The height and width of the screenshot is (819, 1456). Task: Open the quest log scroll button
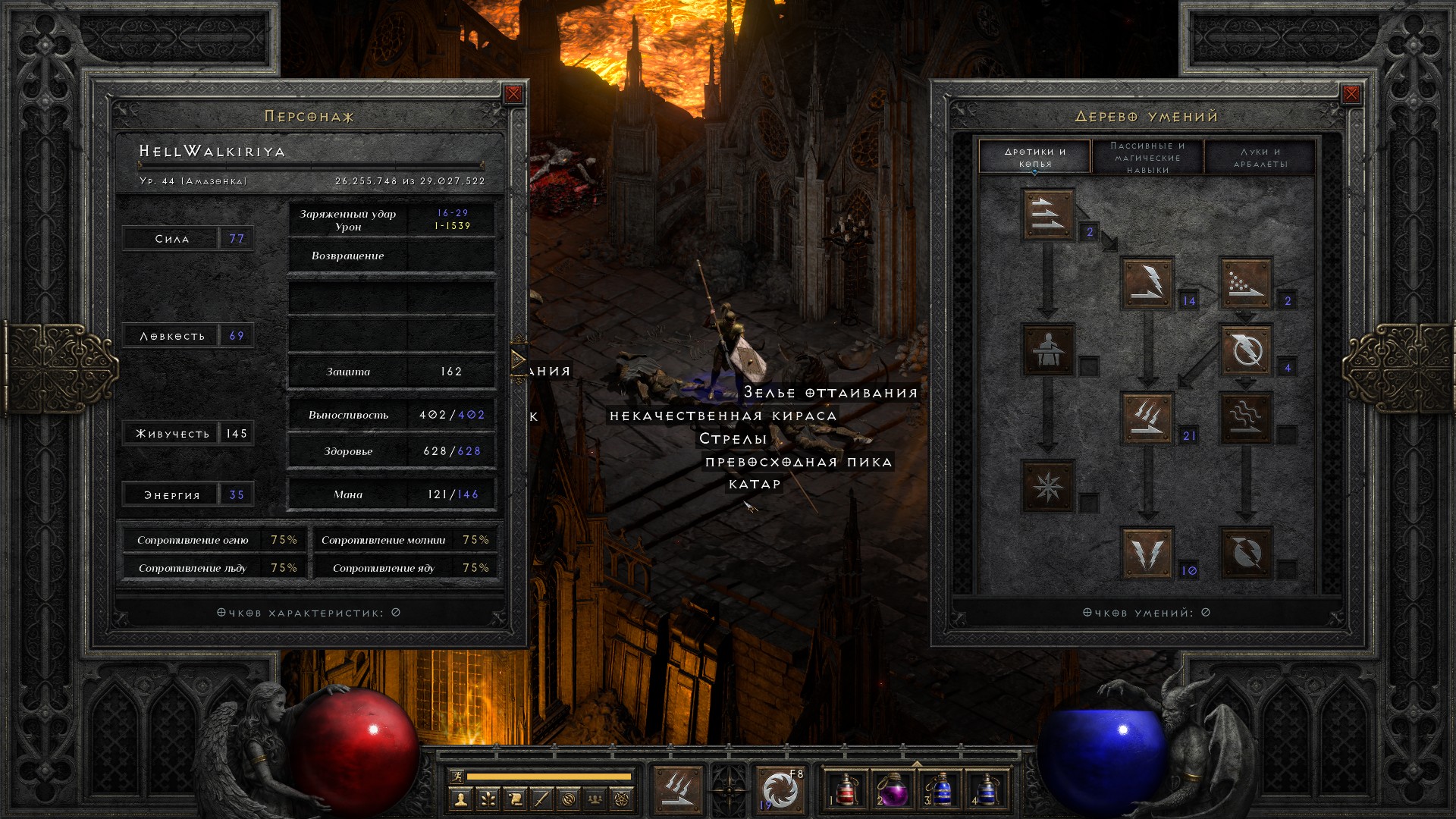coord(515,799)
